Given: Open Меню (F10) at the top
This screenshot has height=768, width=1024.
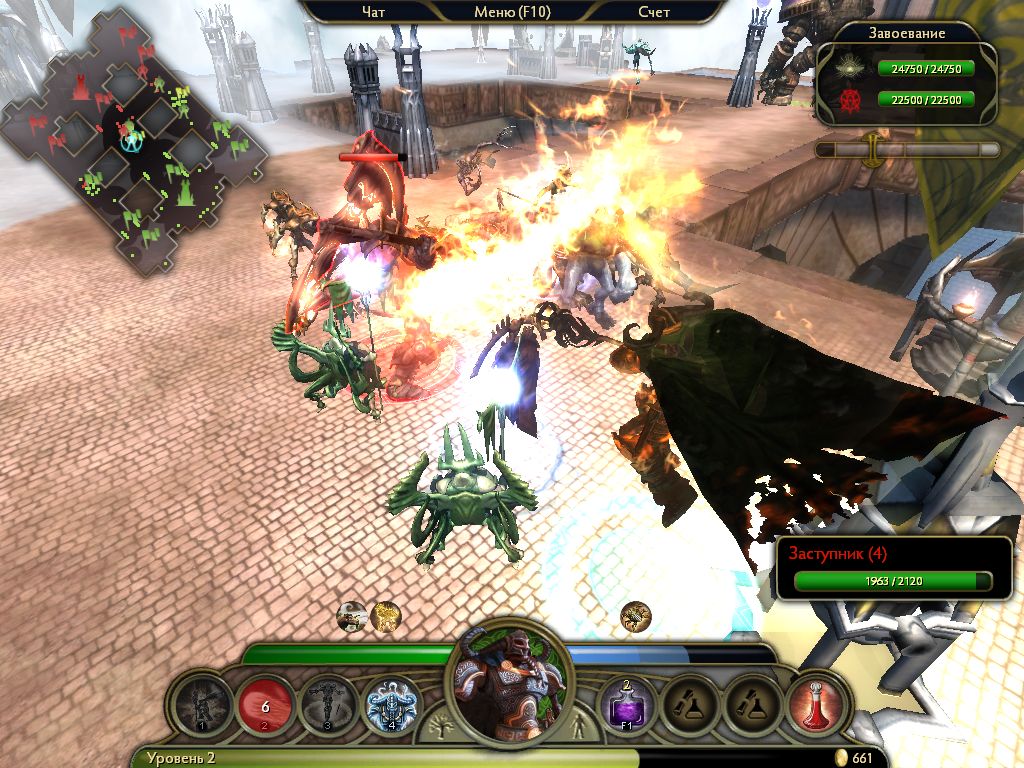Looking at the screenshot, I should tap(512, 12).
